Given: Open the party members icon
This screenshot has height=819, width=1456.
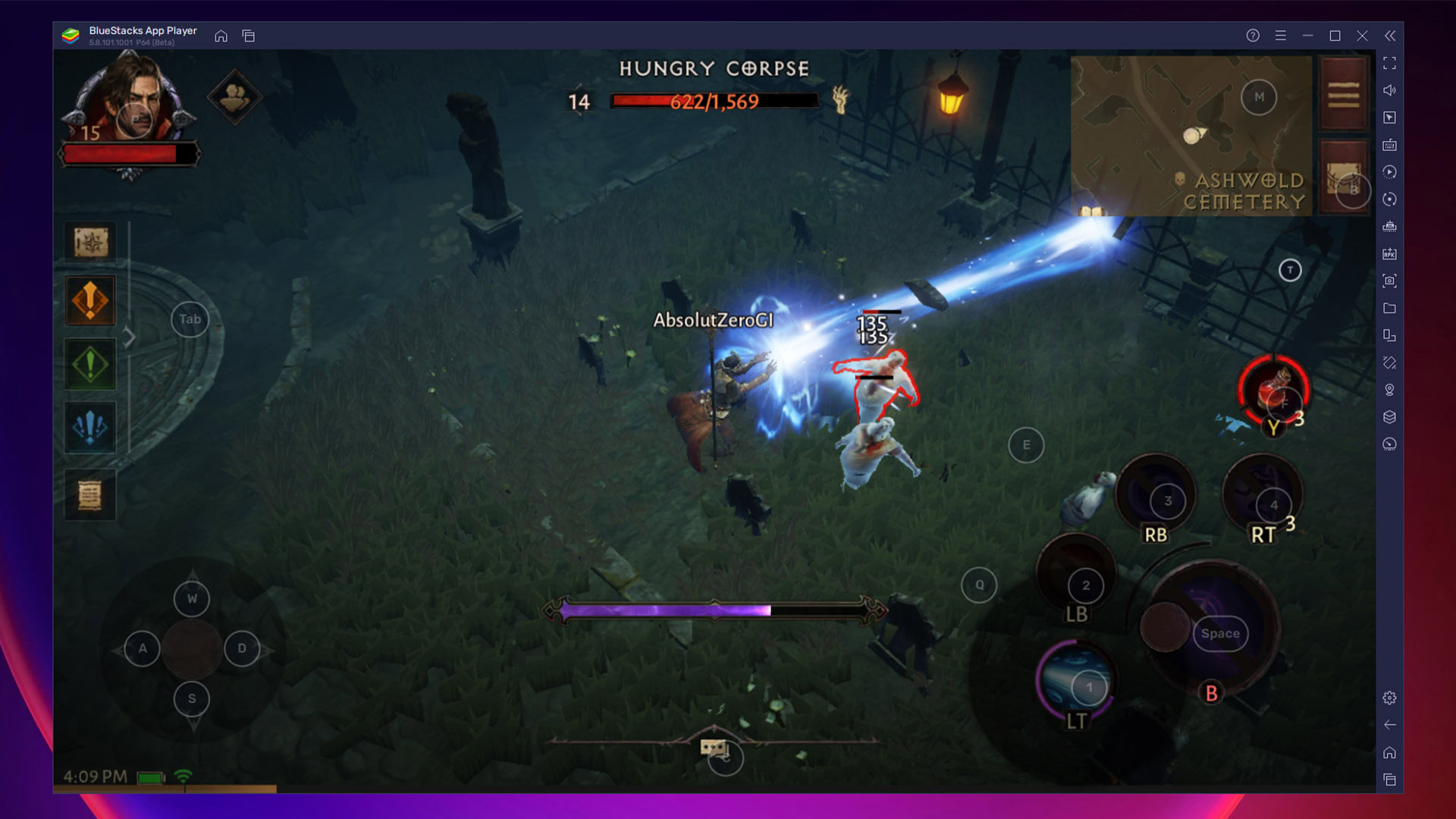Looking at the screenshot, I should click(x=234, y=96).
